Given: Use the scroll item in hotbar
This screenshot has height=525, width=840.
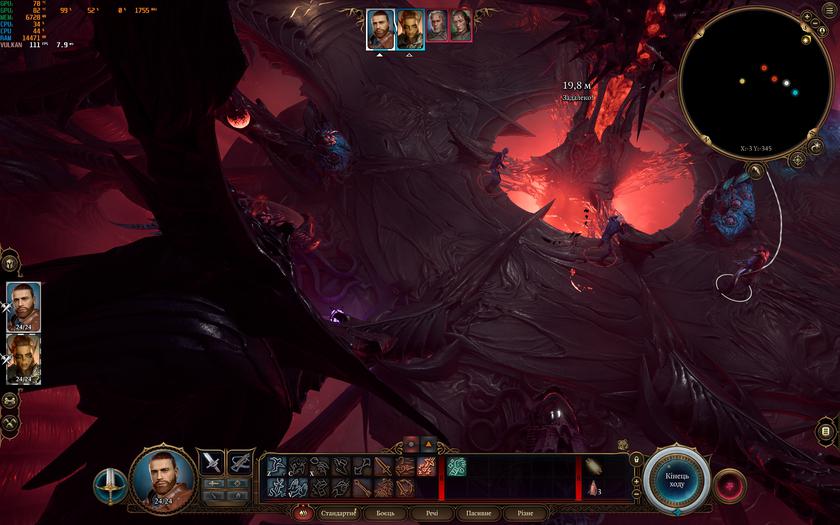Looking at the screenshot, I should pos(593,466).
